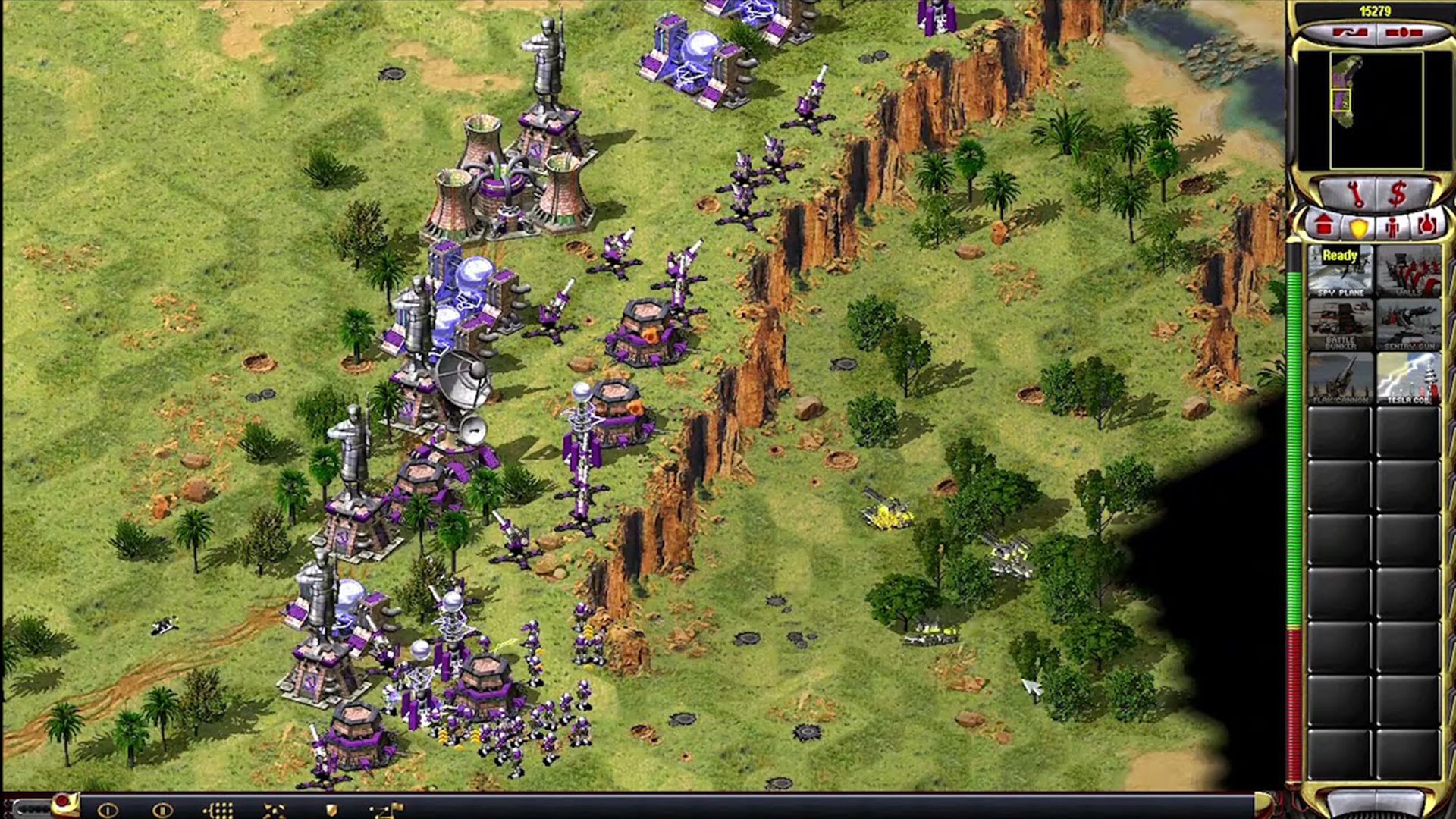Build a Battle Bunker

click(1340, 325)
